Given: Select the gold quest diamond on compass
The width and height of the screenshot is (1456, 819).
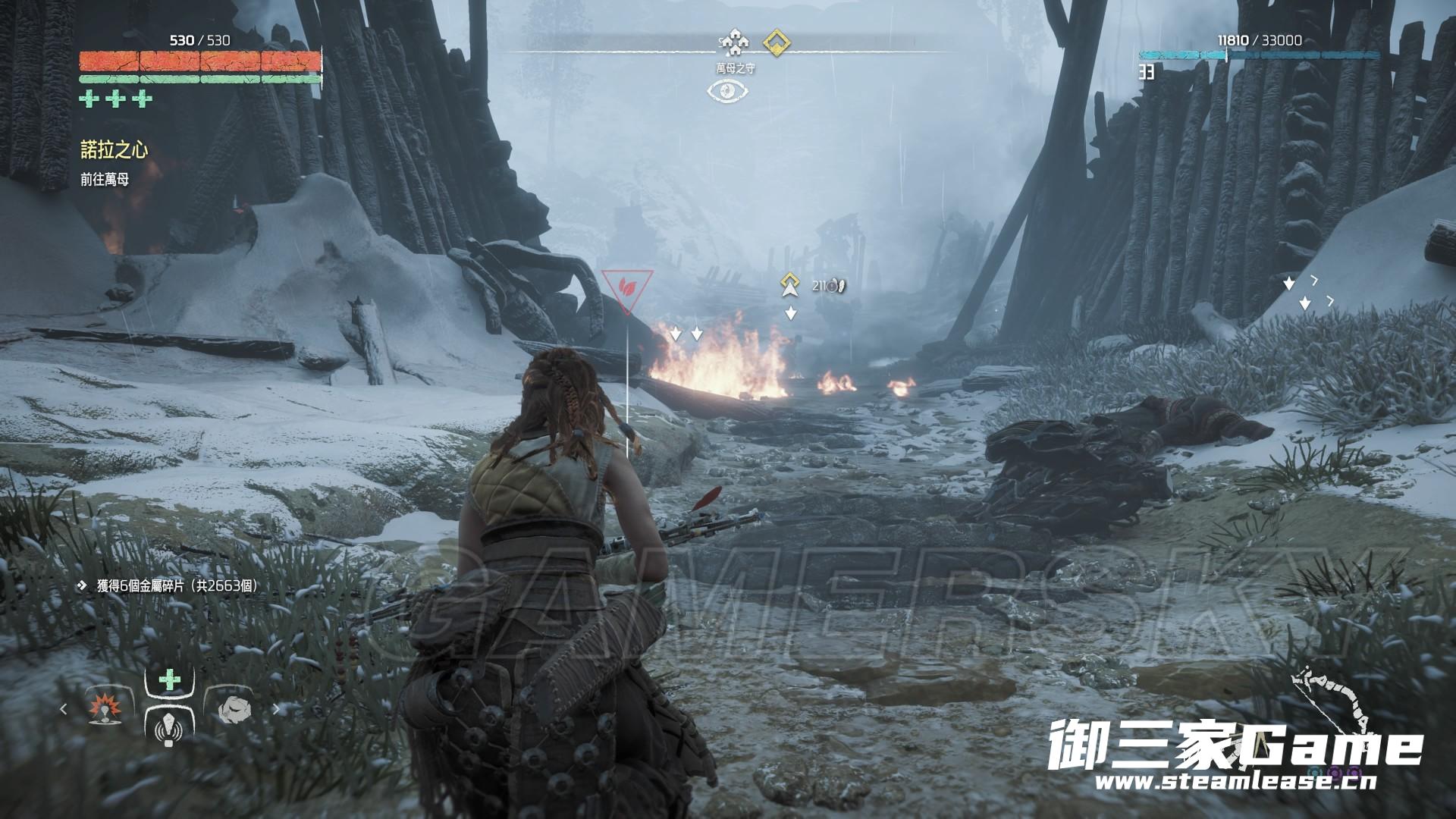Looking at the screenshot, I should click(x=776, y=42).
